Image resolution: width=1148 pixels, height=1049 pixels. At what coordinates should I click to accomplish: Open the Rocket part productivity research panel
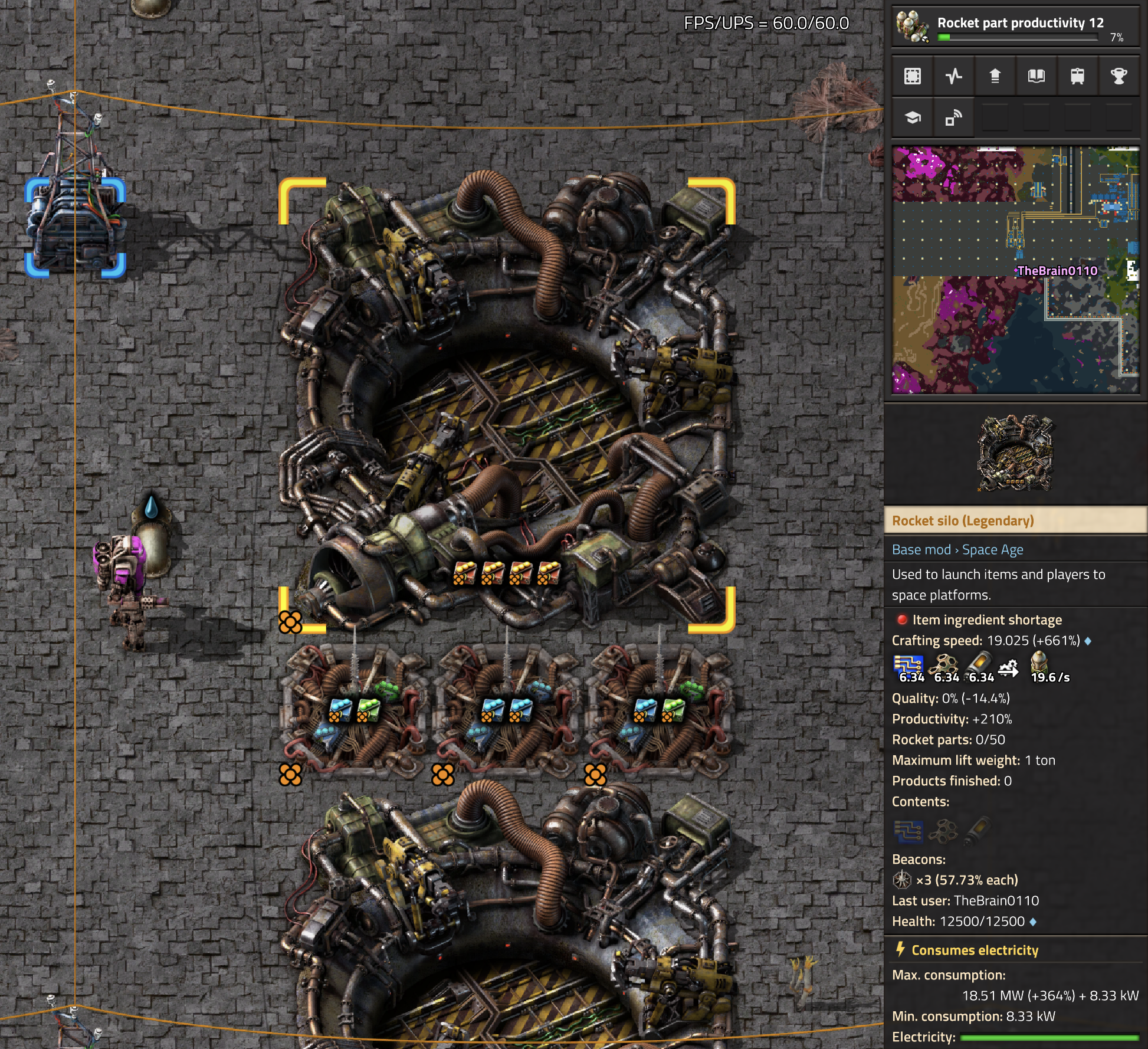[1015, 27]
